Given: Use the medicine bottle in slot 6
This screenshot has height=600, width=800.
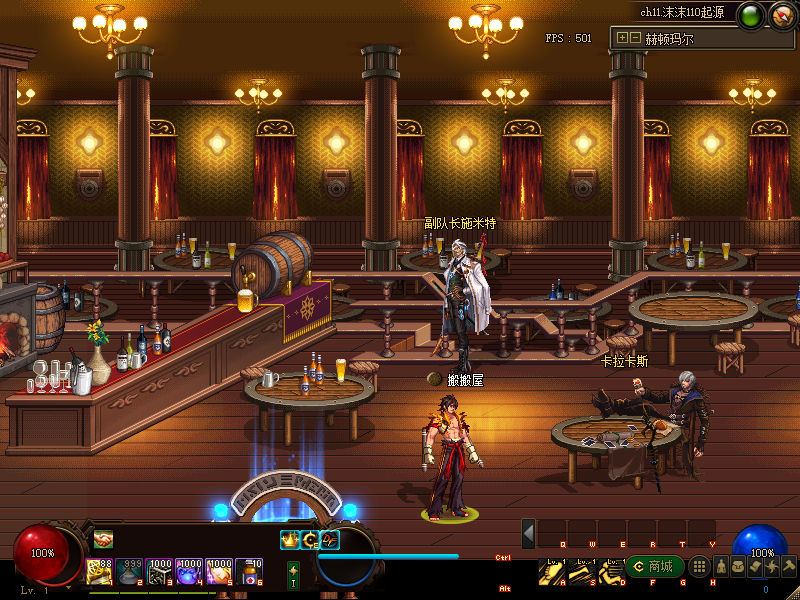Looking at the screenshot, I should click(x=250, y=570).
